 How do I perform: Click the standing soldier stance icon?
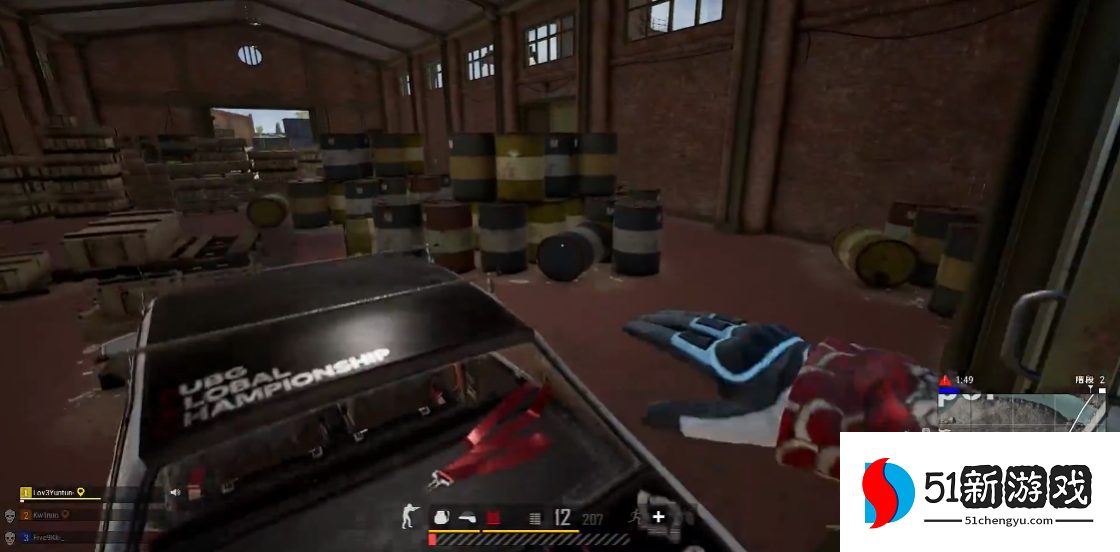point(408,516)
